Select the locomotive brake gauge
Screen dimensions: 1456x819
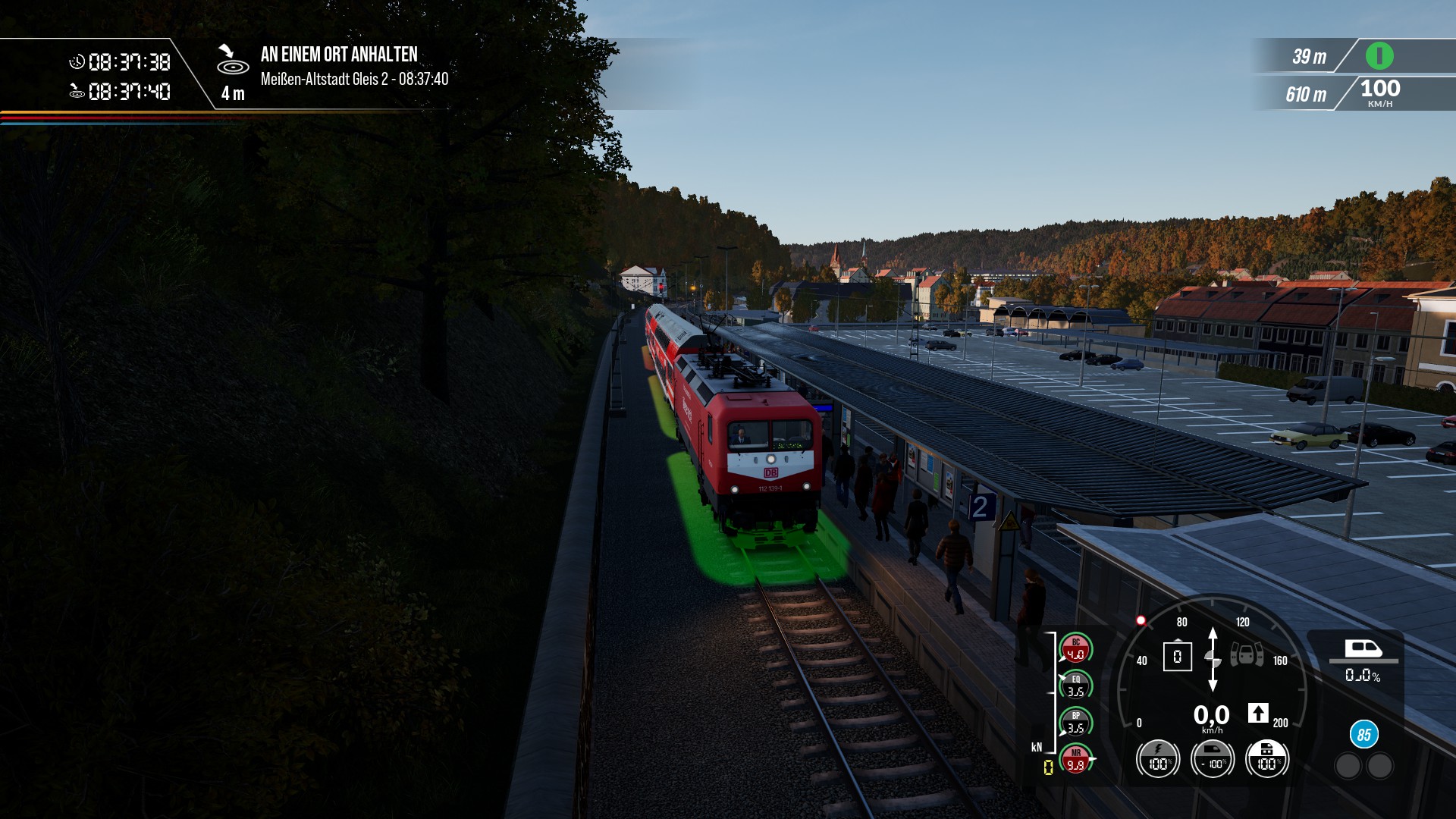[x=1266, y=758]
